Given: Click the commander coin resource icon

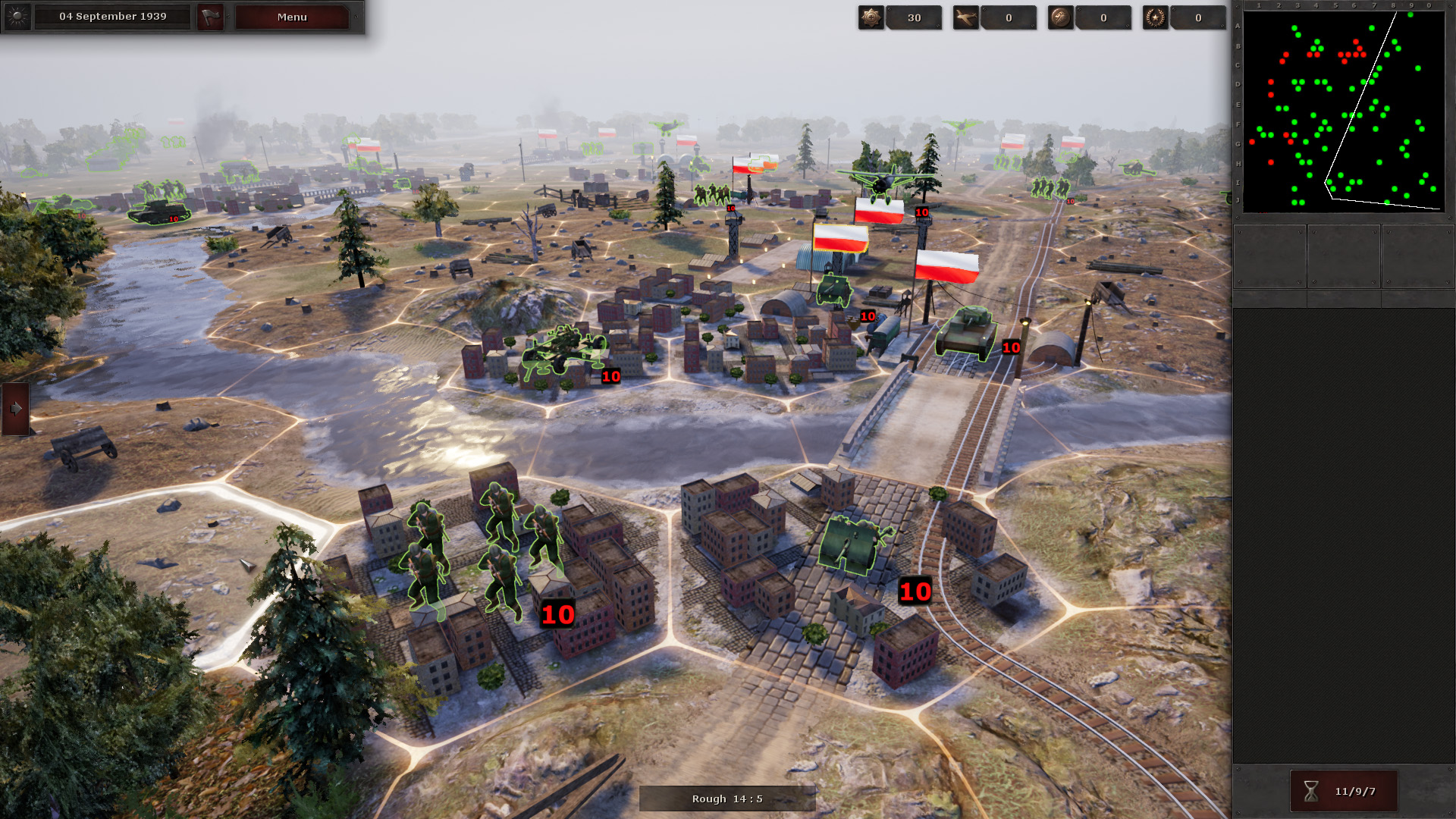Looking at the screenshot, I should (x=1059, y=17).
